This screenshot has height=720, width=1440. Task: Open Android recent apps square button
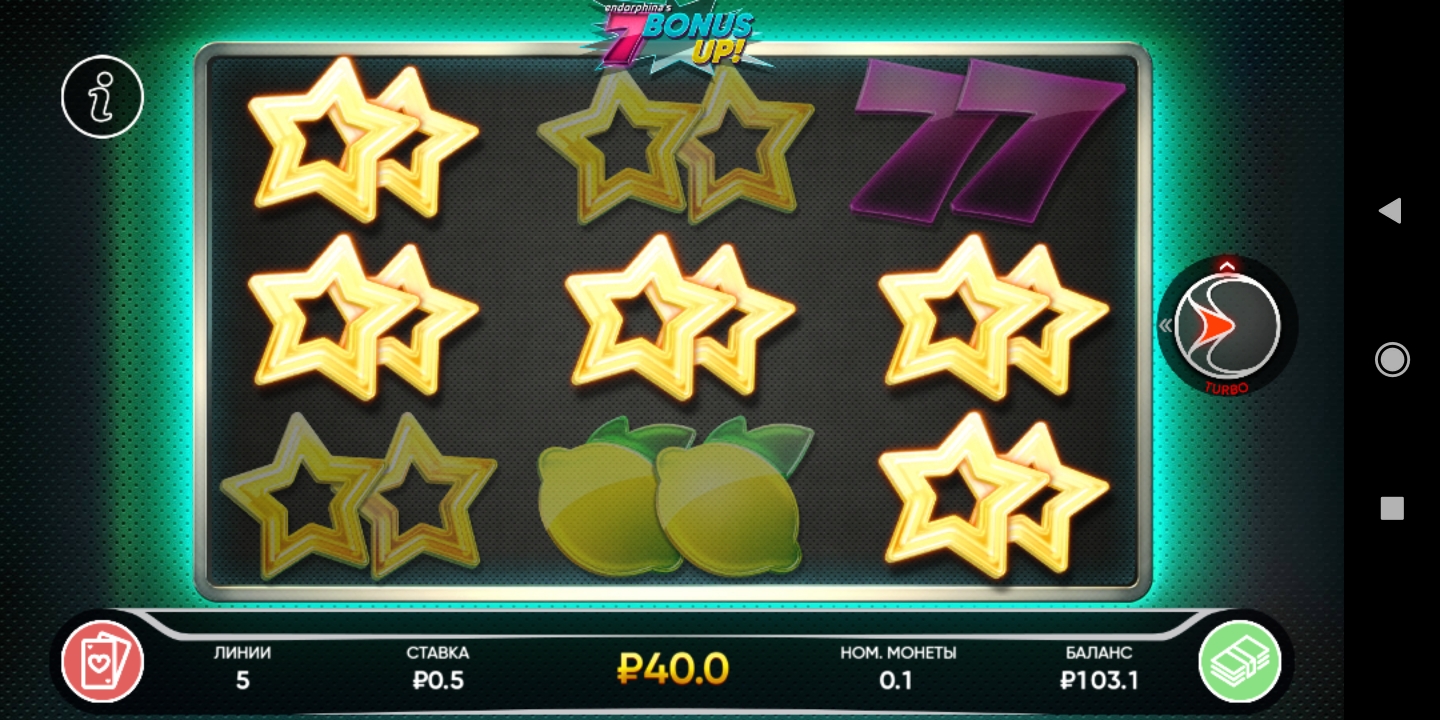(1391, 508)
